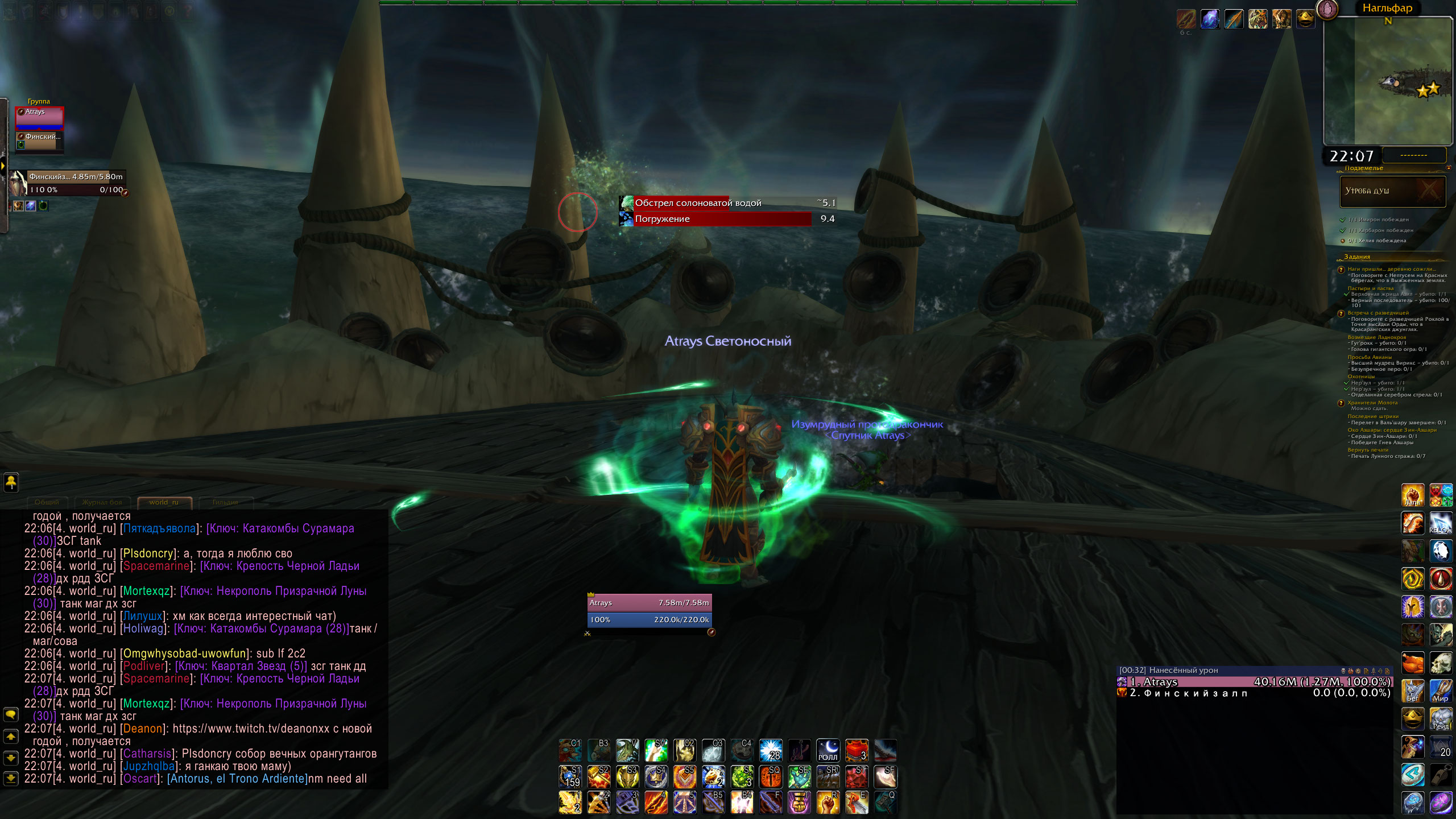Activate the crown ability bound to S4
This screenshot has width=1456, height=819.
tap(656, 777)
